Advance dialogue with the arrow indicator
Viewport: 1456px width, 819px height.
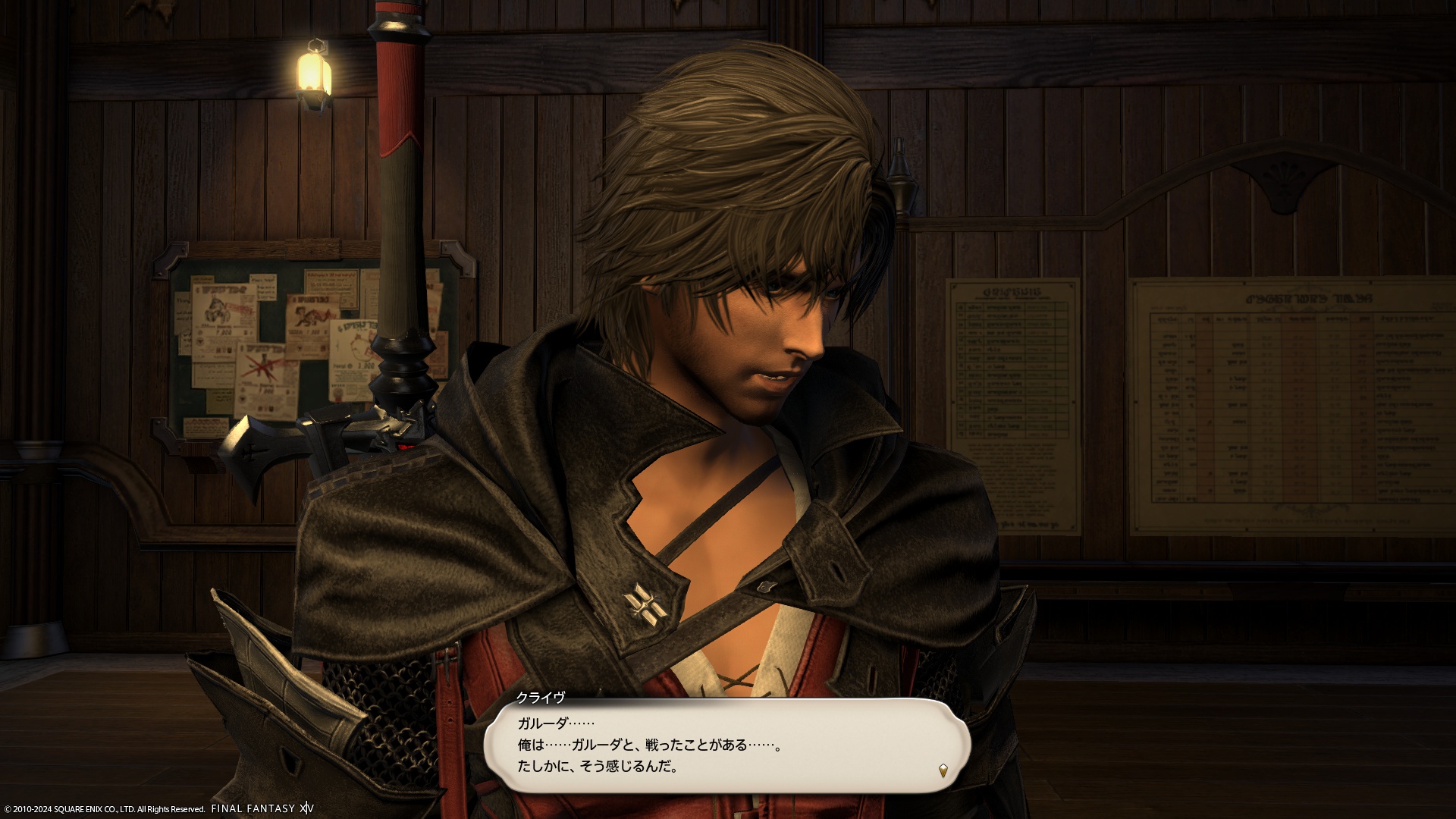pos(943,770)
